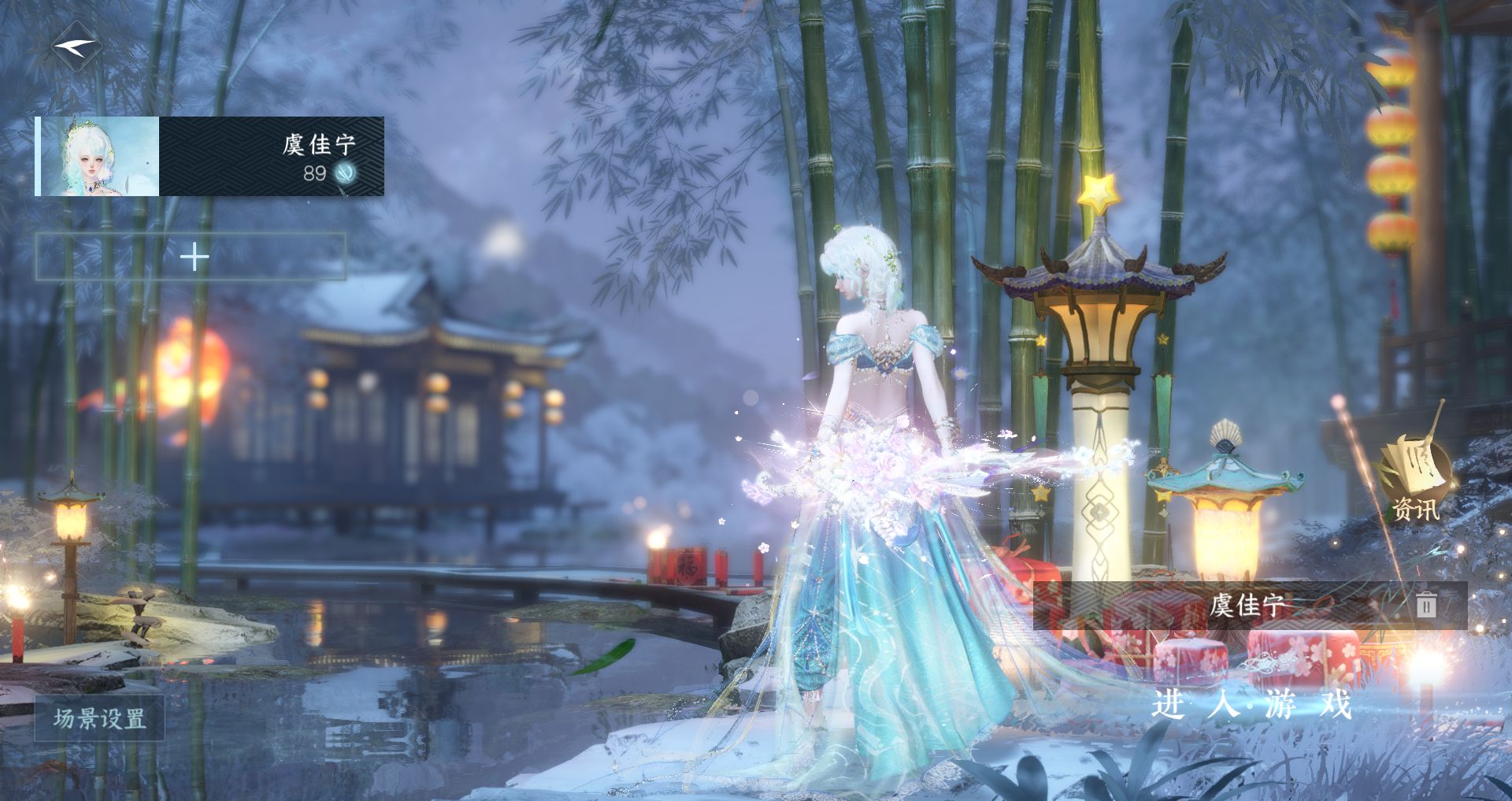
Task: Open 场景设置 scene settings
Action: pyautogui.click(x=99, y=718)
